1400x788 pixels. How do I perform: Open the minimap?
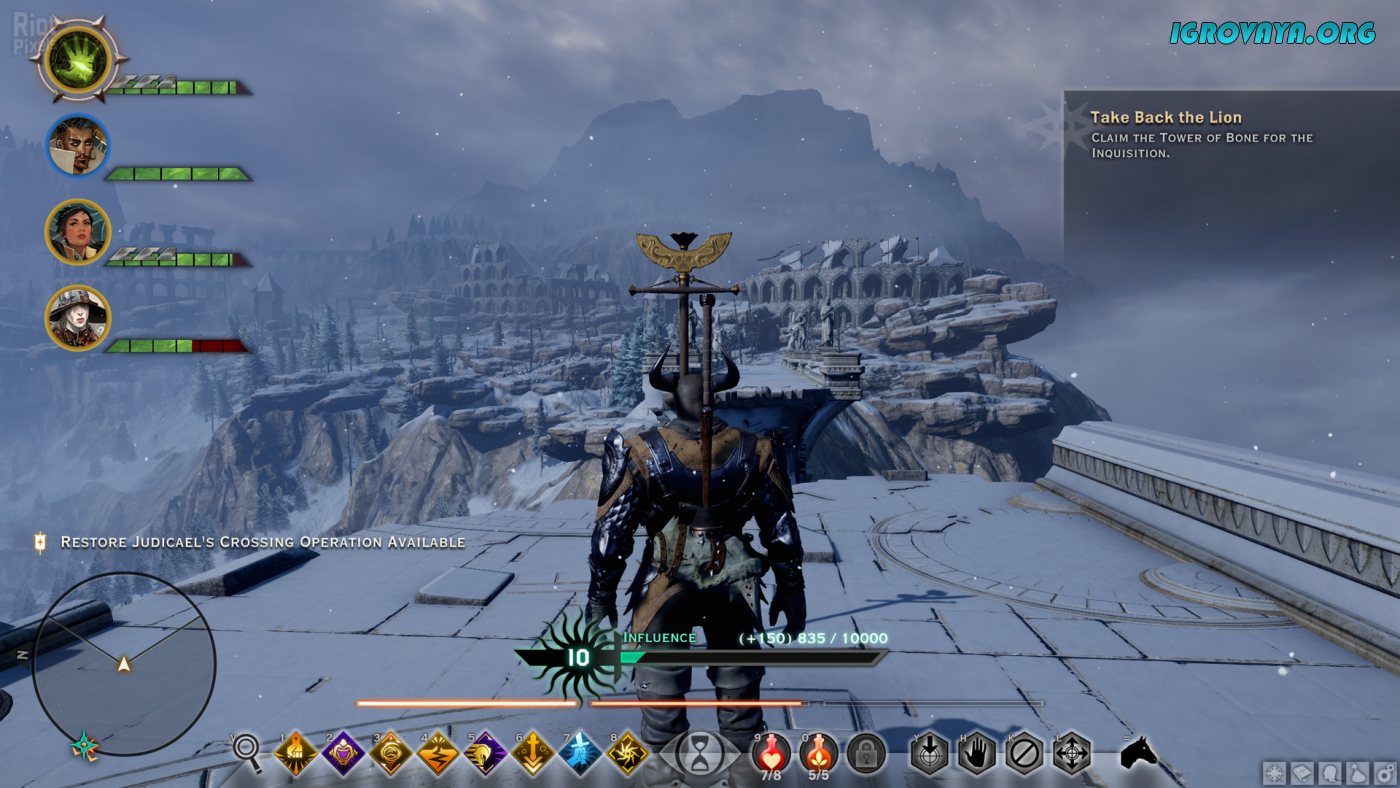click(x=124, y=662)
